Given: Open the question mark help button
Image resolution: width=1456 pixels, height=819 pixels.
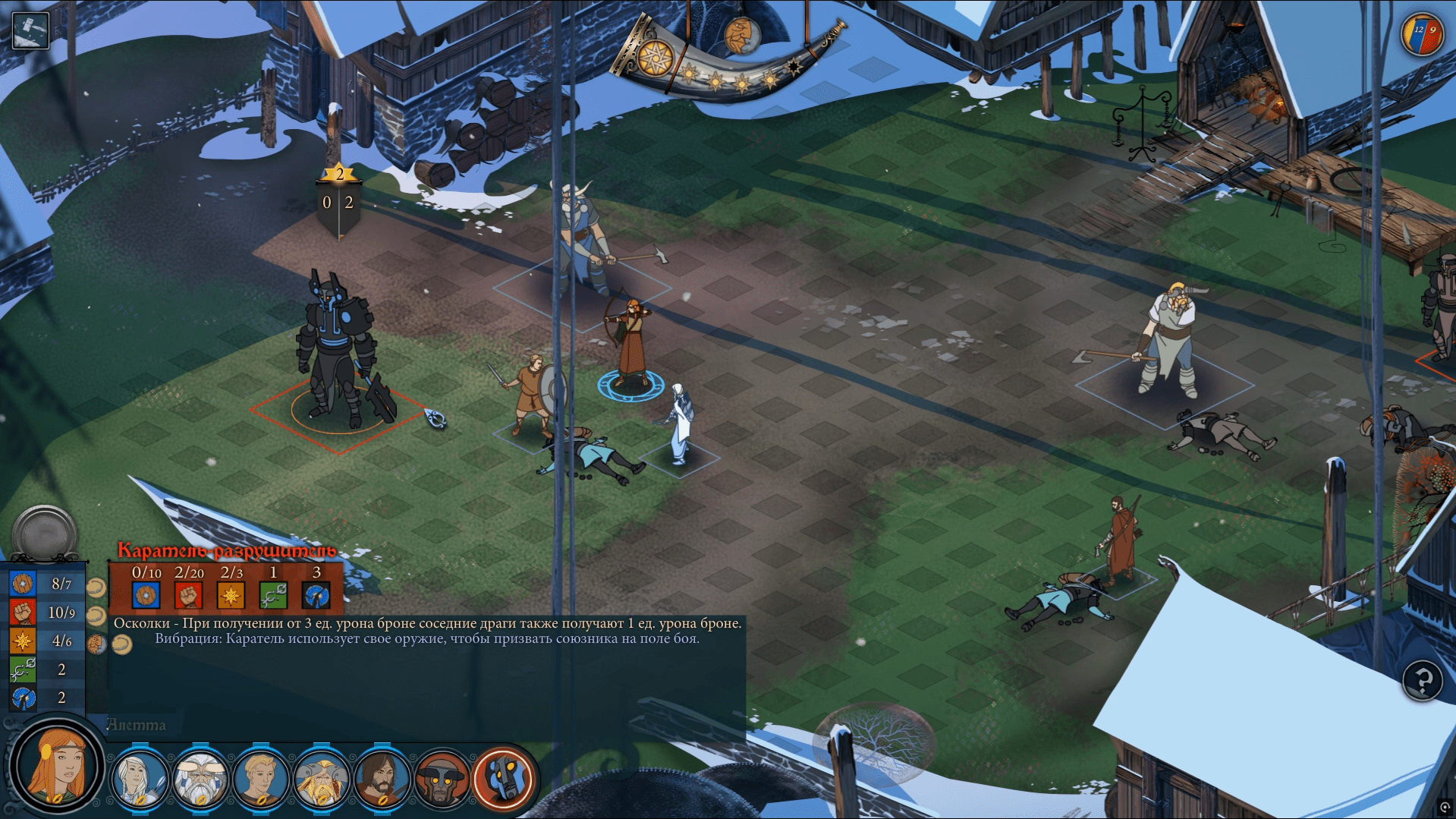Looking at the screenshot, I should [1422, 680].
